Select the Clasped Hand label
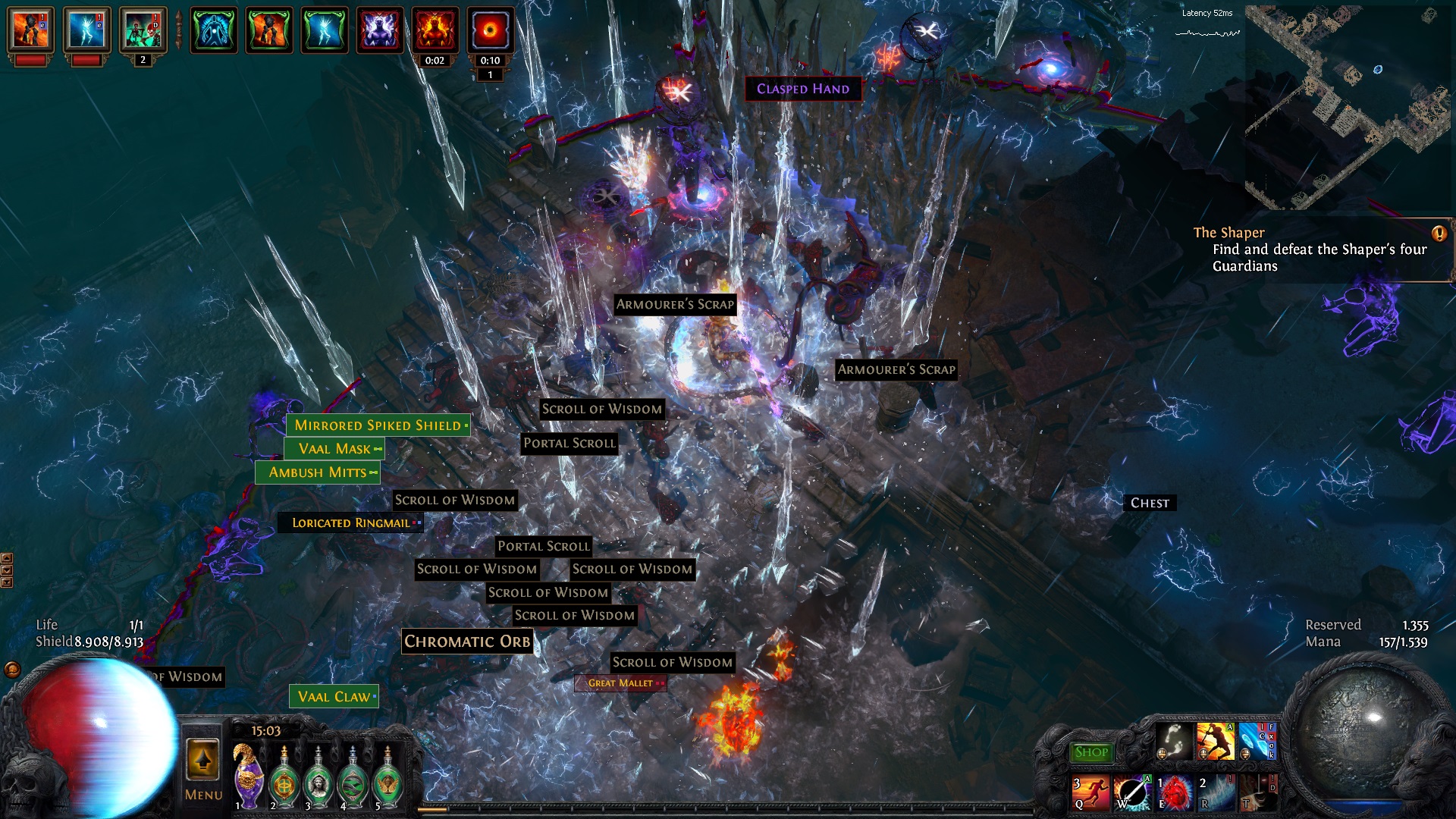The height and width of the screenshot is (819, 1456). coord(803,89)
